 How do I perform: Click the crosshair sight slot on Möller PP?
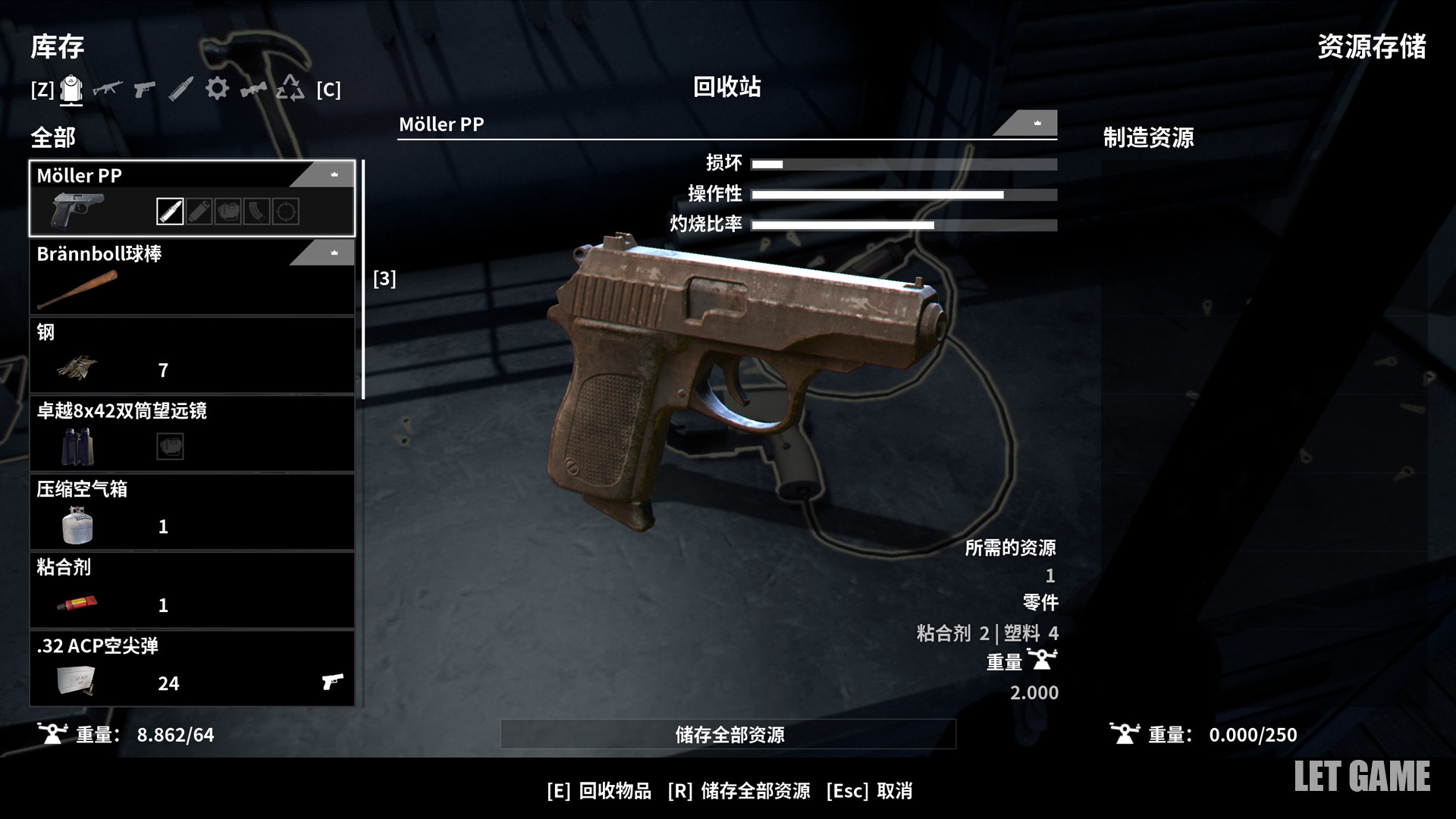pos(286,212)
